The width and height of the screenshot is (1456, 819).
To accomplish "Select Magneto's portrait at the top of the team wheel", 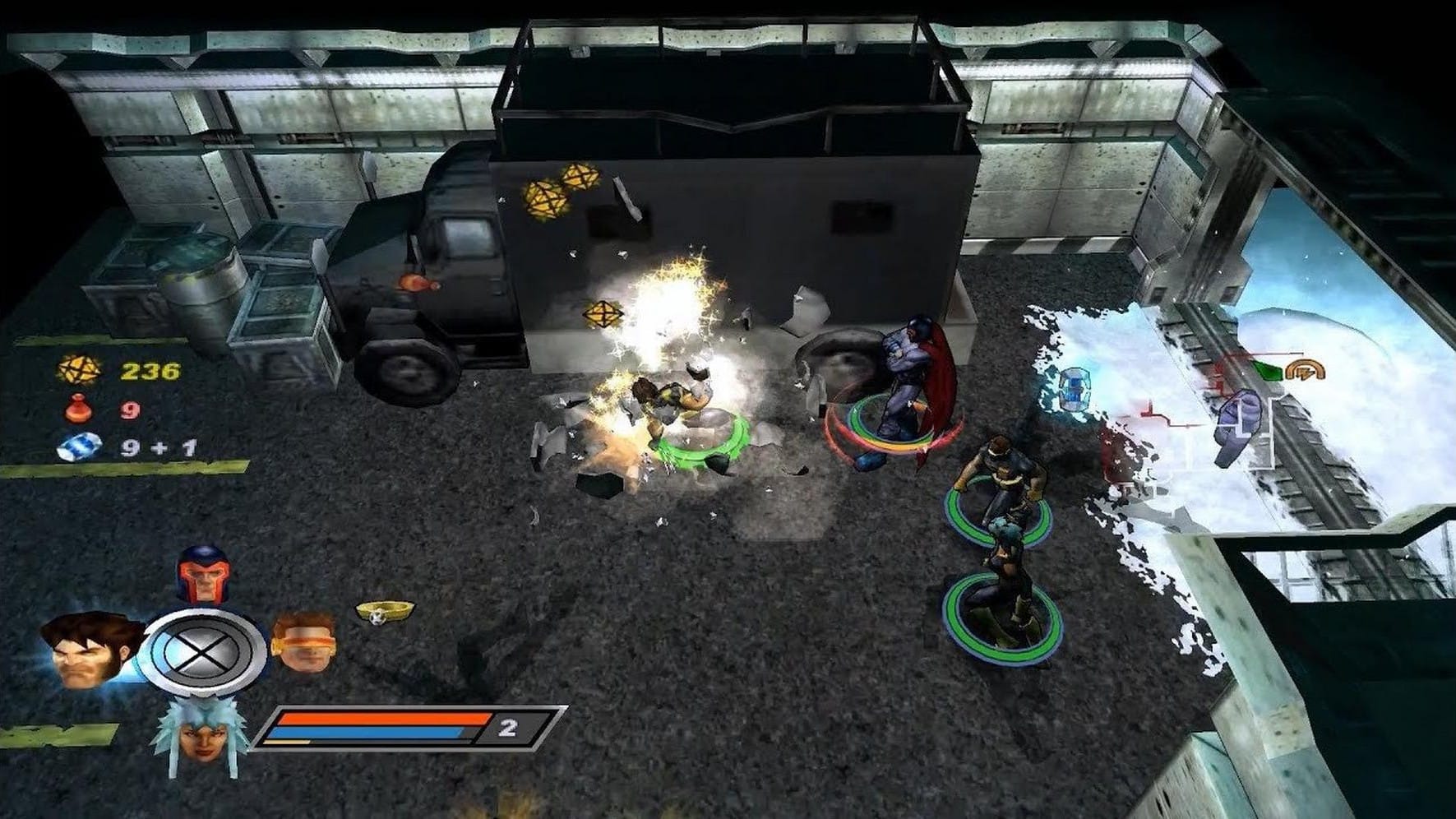I will pyautogui.click(x=206, y=576).
